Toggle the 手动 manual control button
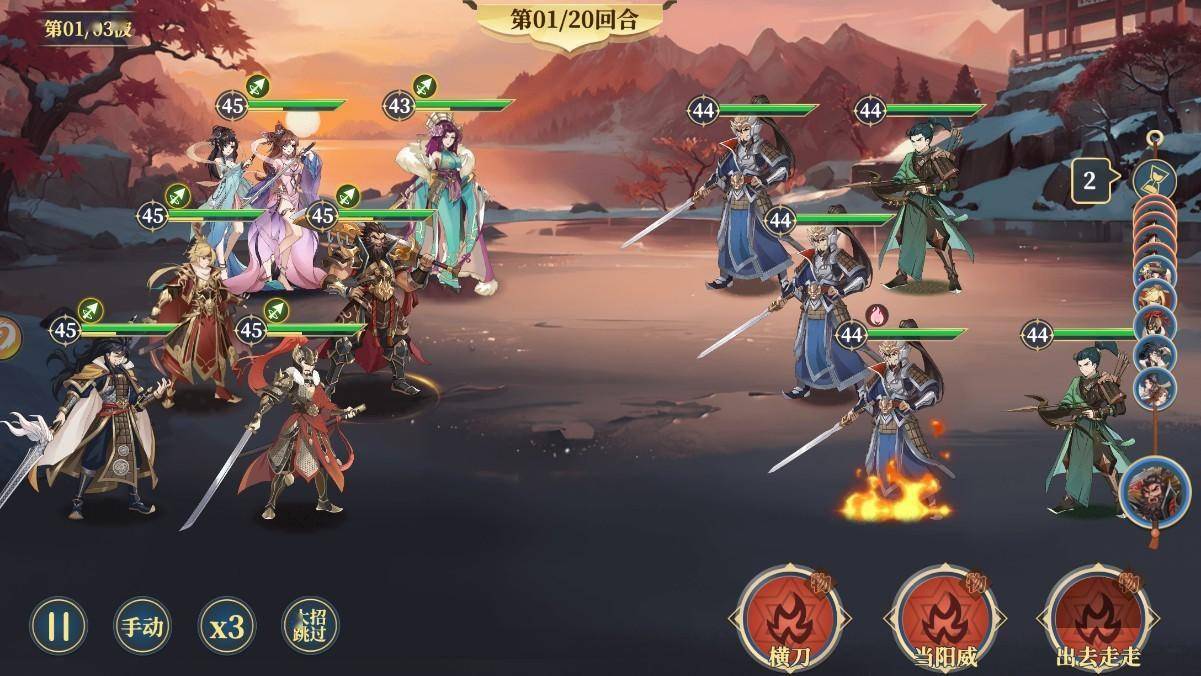 (142, 626)
